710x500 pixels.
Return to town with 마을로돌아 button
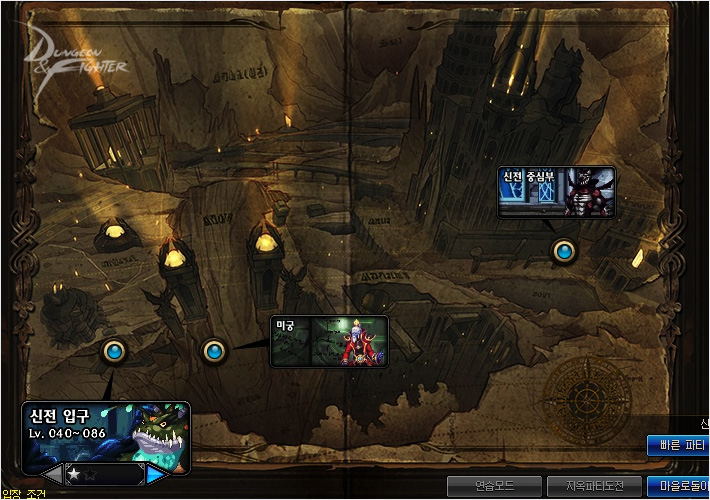[x=678, y=486]
